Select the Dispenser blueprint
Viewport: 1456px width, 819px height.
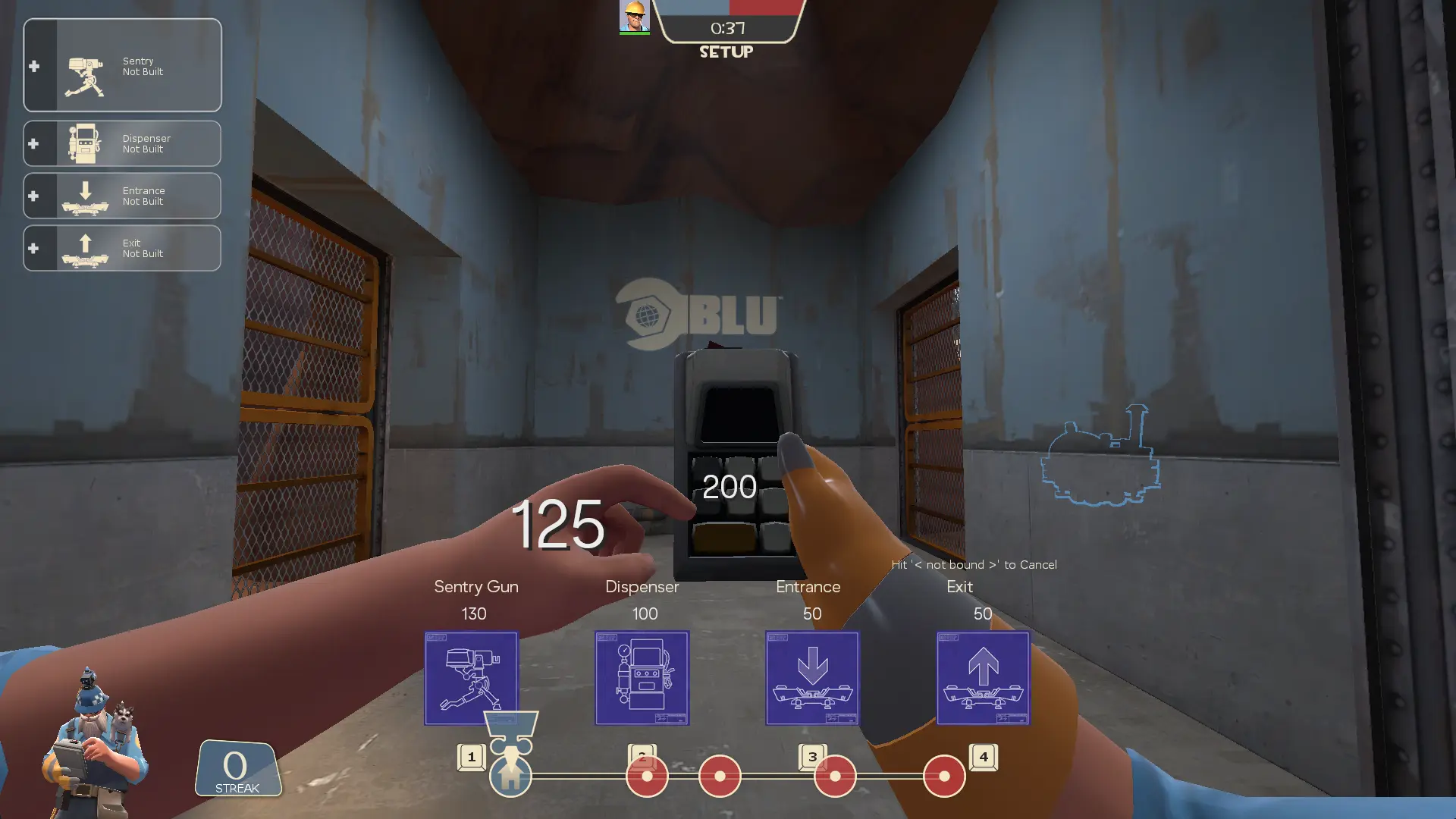coord(642,678)
